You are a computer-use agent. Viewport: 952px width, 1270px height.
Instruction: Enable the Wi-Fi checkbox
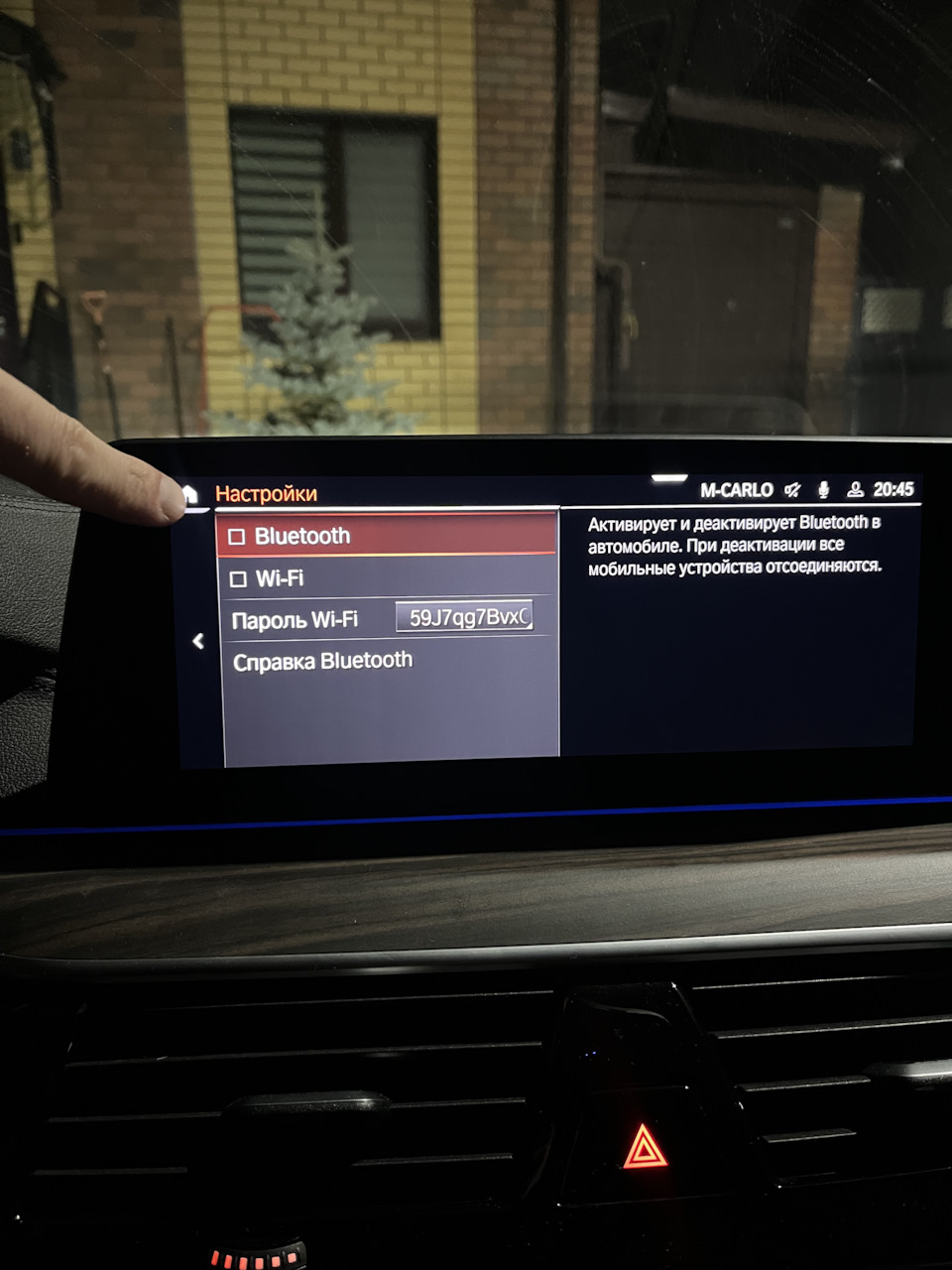(x=238, y=579)
